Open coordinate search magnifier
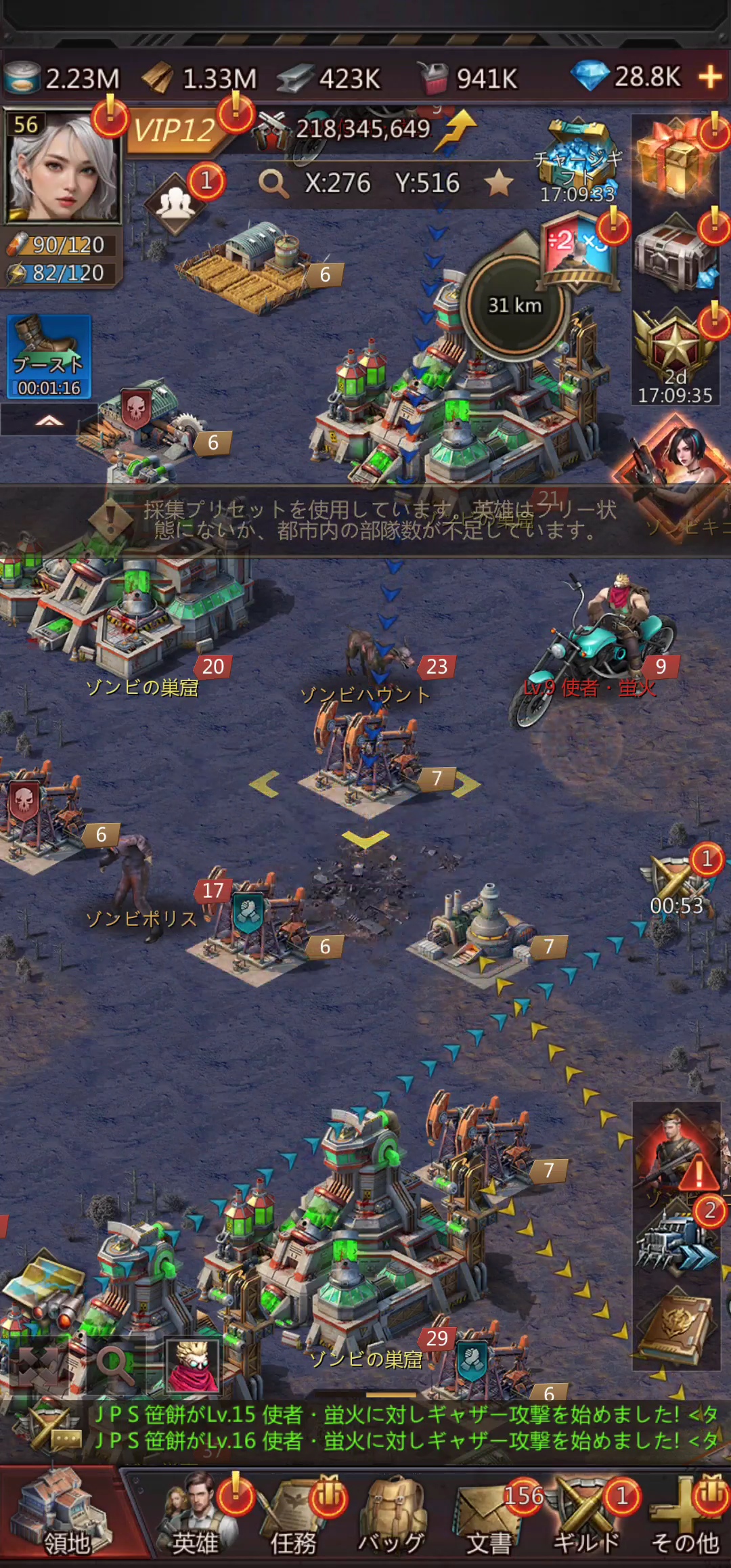Viewport: 731px width, 1568px height. [x=273, y=183]
